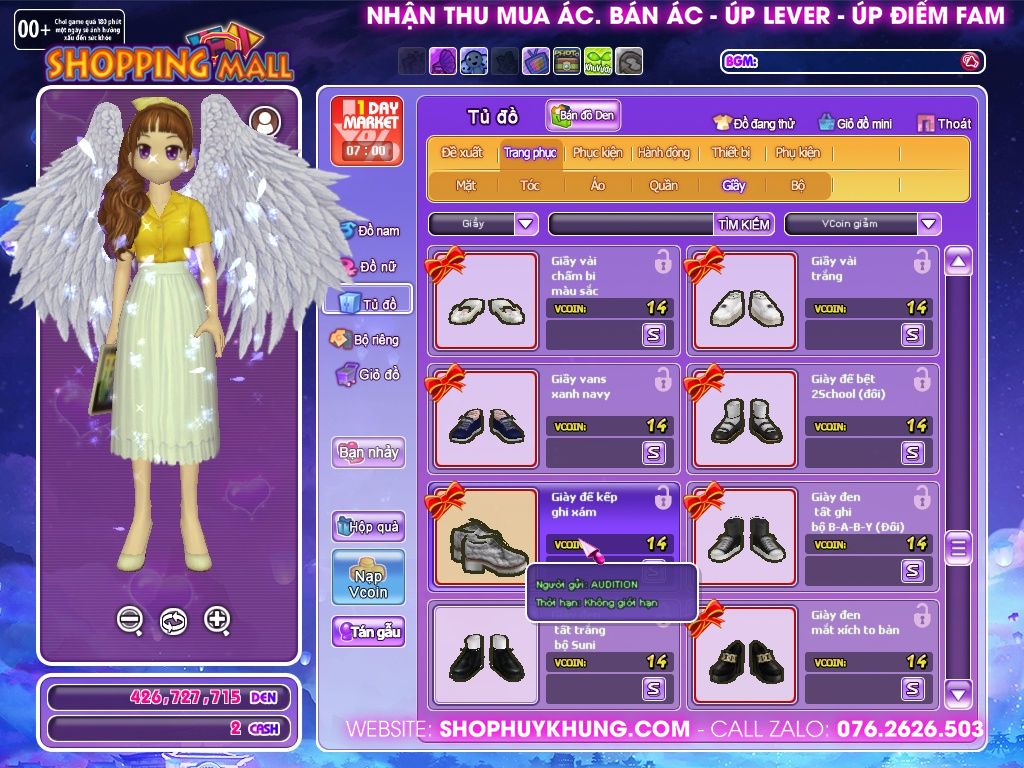
Task: Select the Tóc subcategory
Action: [x=529, y=185]
